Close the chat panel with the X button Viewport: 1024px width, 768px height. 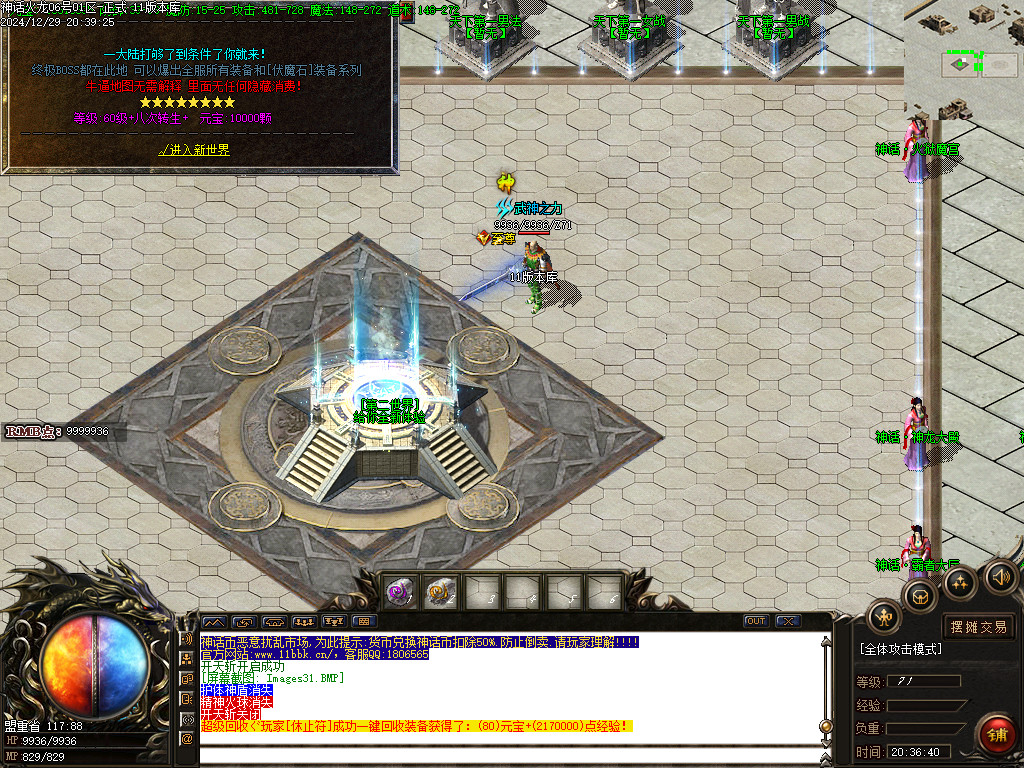pos(787,621)
